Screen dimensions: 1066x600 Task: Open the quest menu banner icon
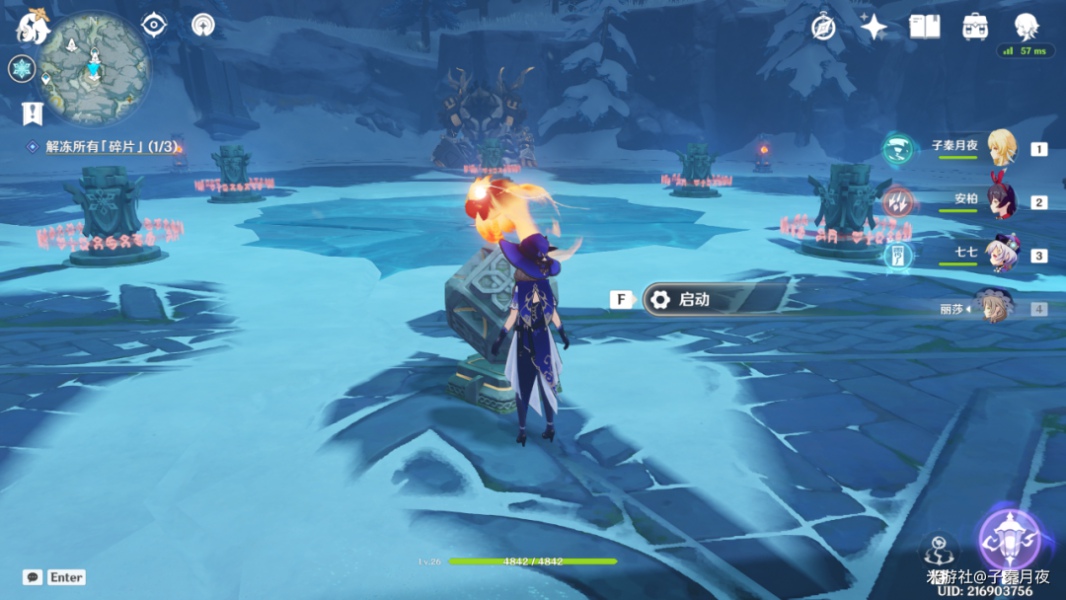pos(32,113)
